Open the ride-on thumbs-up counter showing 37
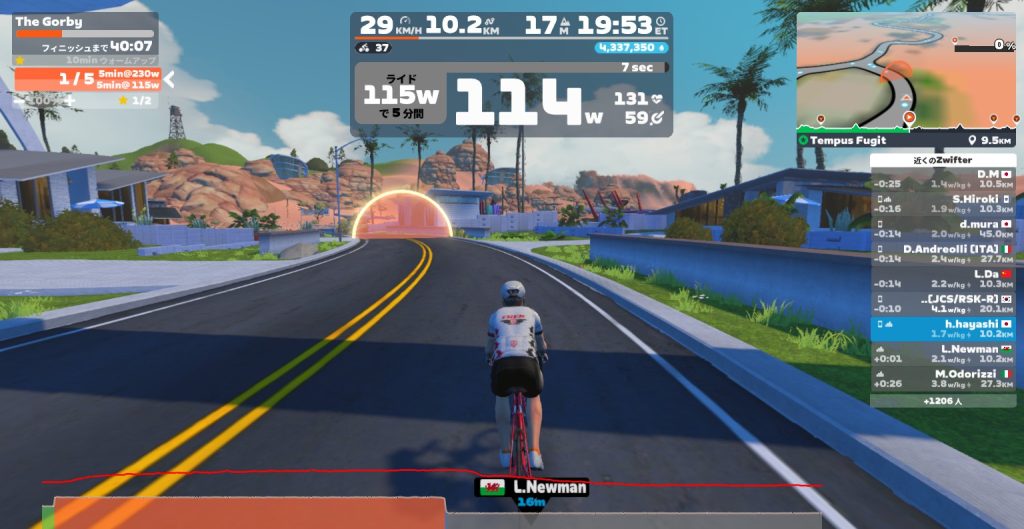1024x529 pixels. tap(375, 47)
